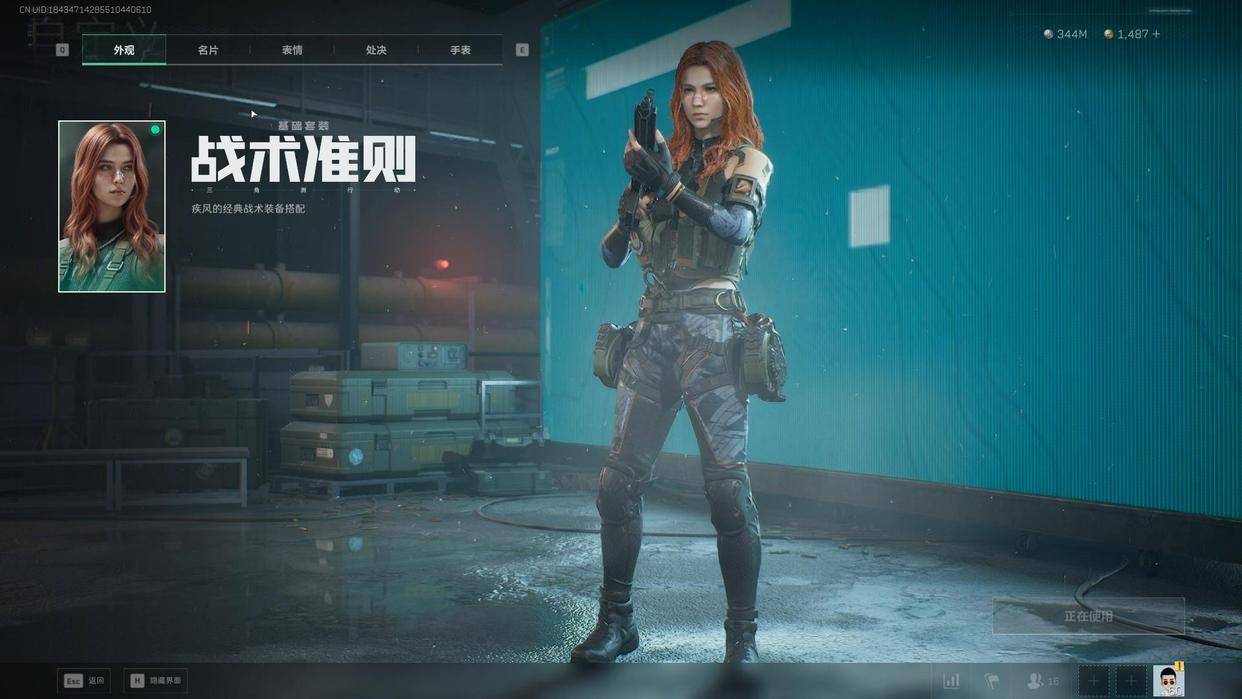Screen dimensions: 1242x699
Task: Switch to the 名片 tab
Action: 208,50
